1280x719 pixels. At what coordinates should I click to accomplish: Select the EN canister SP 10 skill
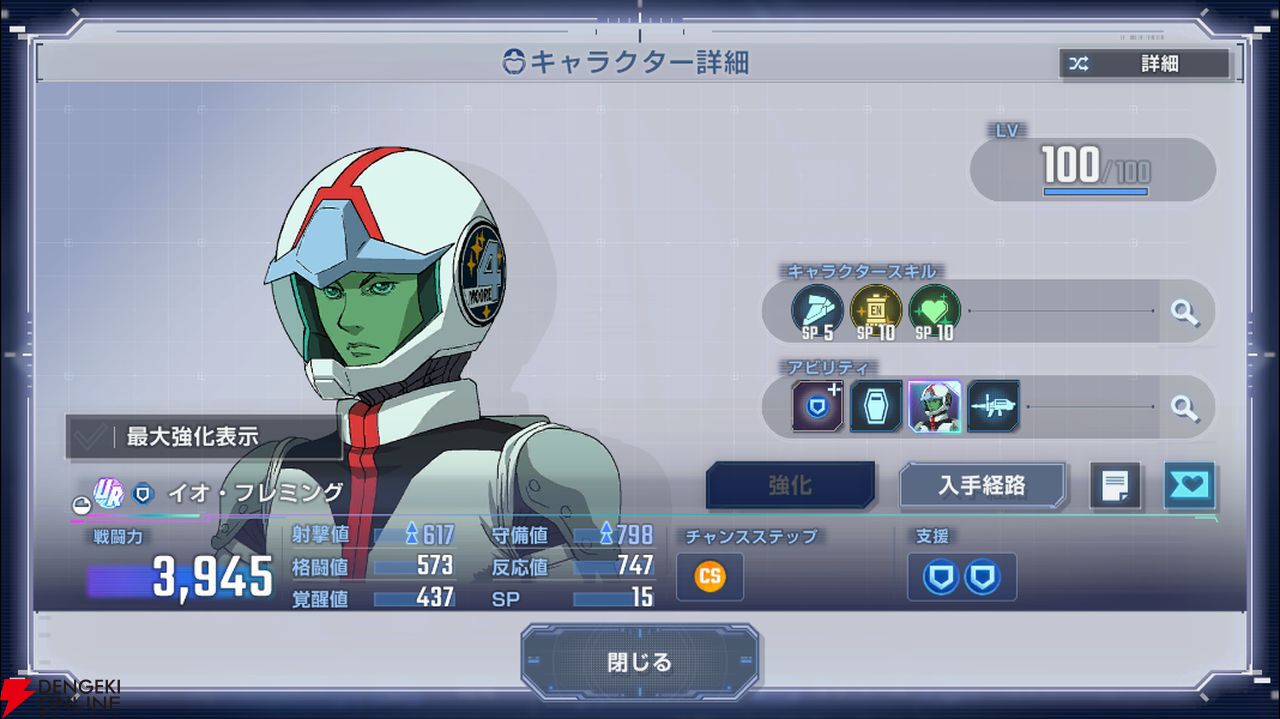[x=876, y=310]
